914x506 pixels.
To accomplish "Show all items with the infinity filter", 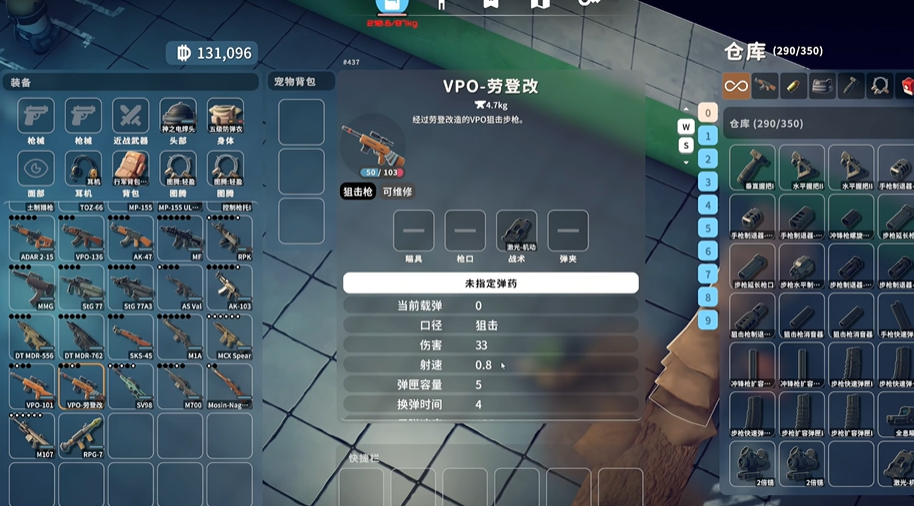I will tap(736, 86).
